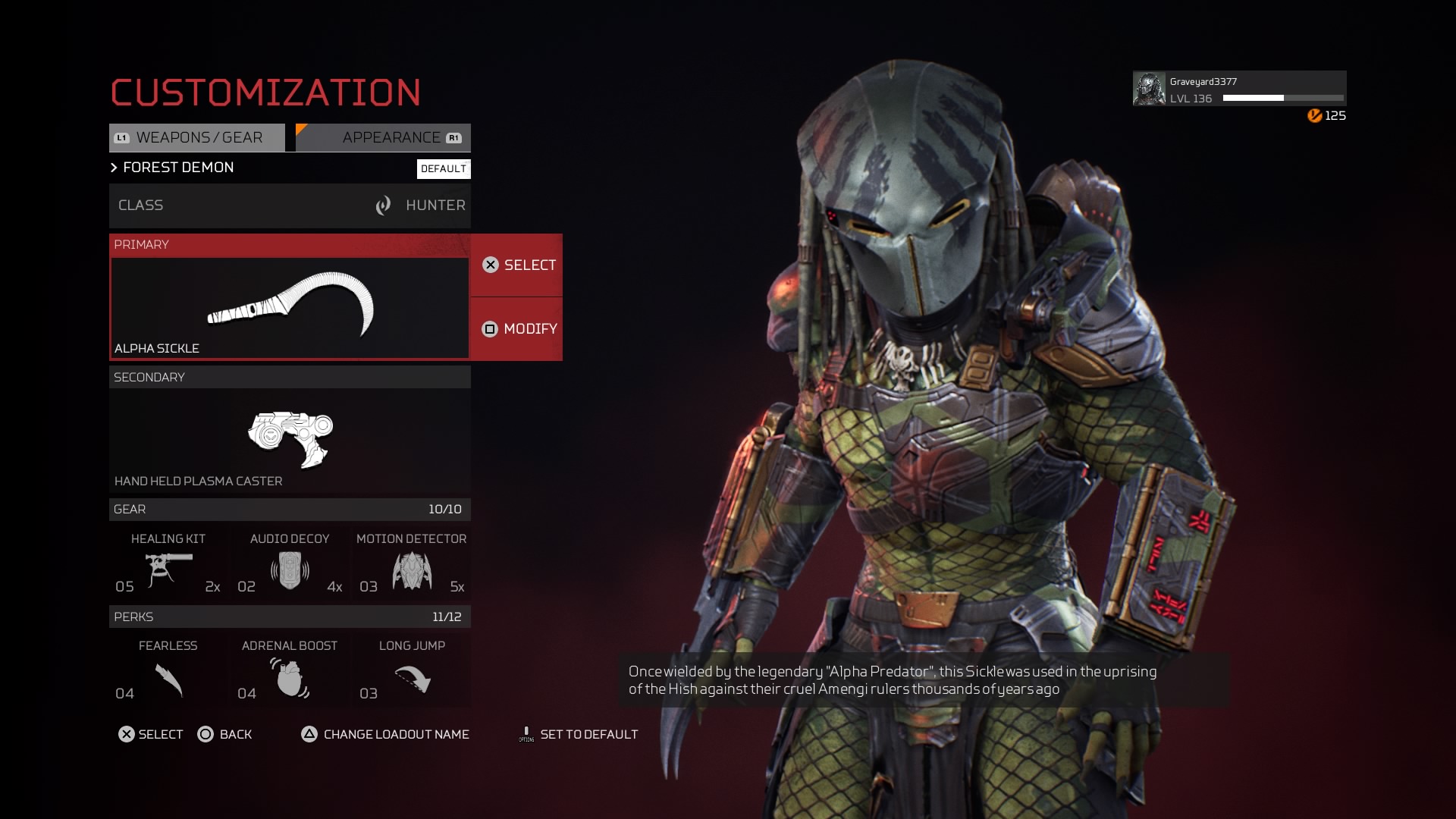Modify the primary weapon
Viewport: 1456px width, 819px height.
[517, 329]
